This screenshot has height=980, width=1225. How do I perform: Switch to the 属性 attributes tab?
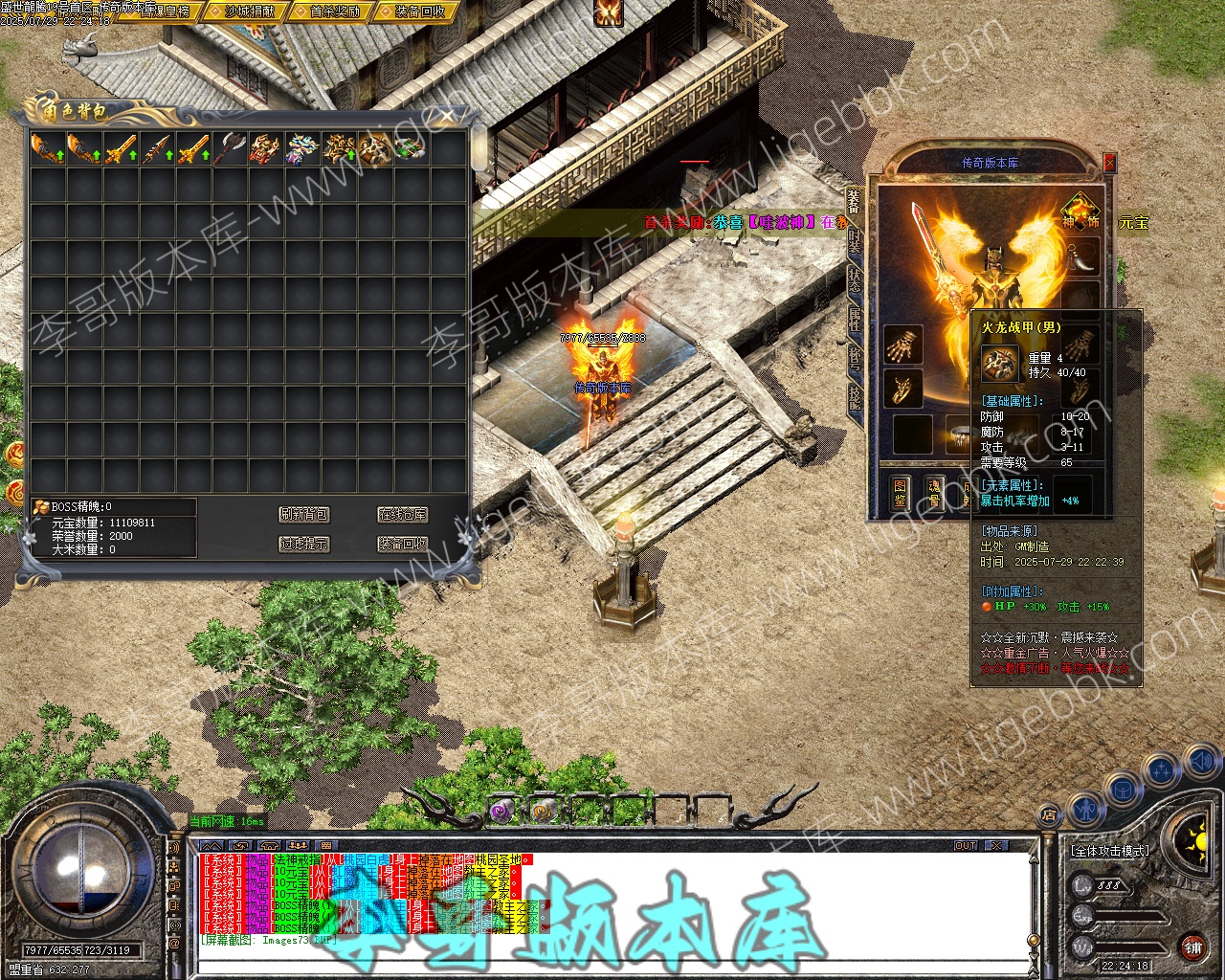pos(855,319)
